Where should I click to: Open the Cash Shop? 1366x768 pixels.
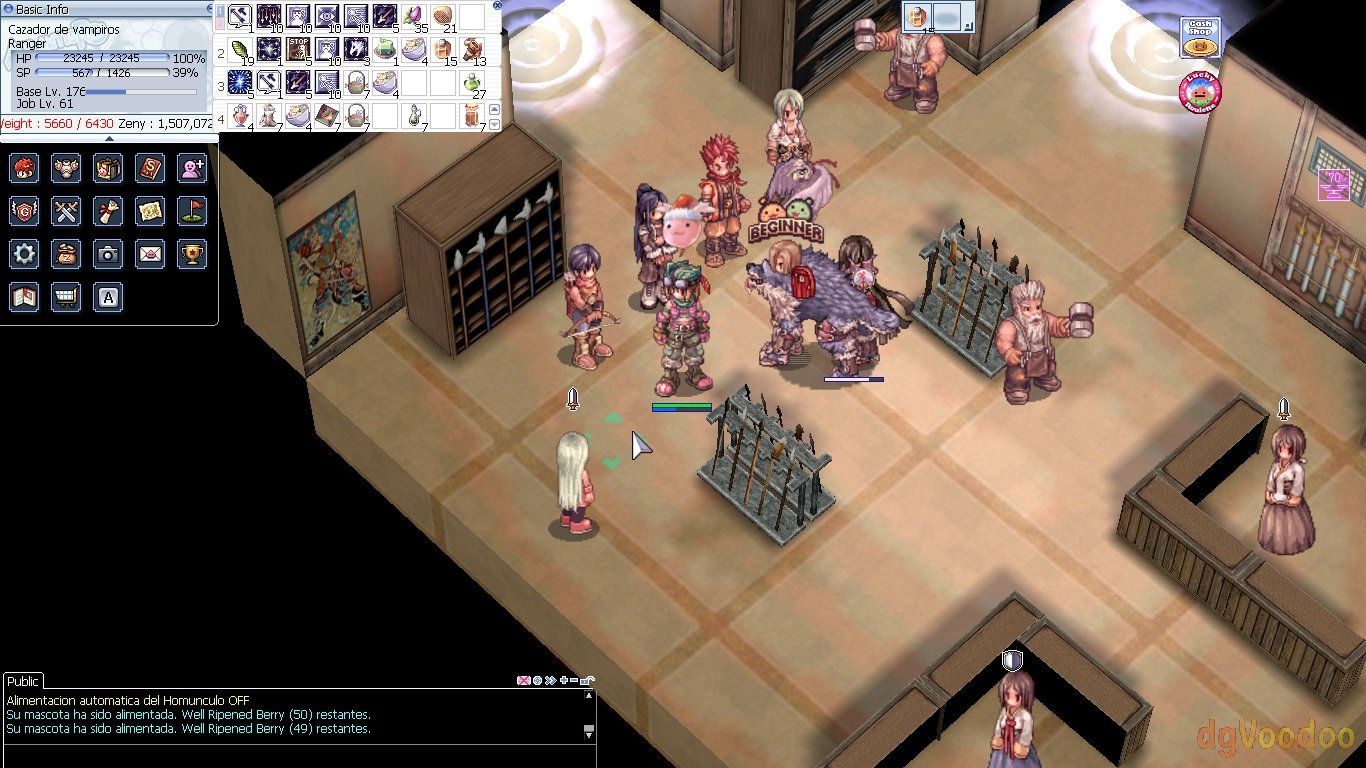[1200, 41]
